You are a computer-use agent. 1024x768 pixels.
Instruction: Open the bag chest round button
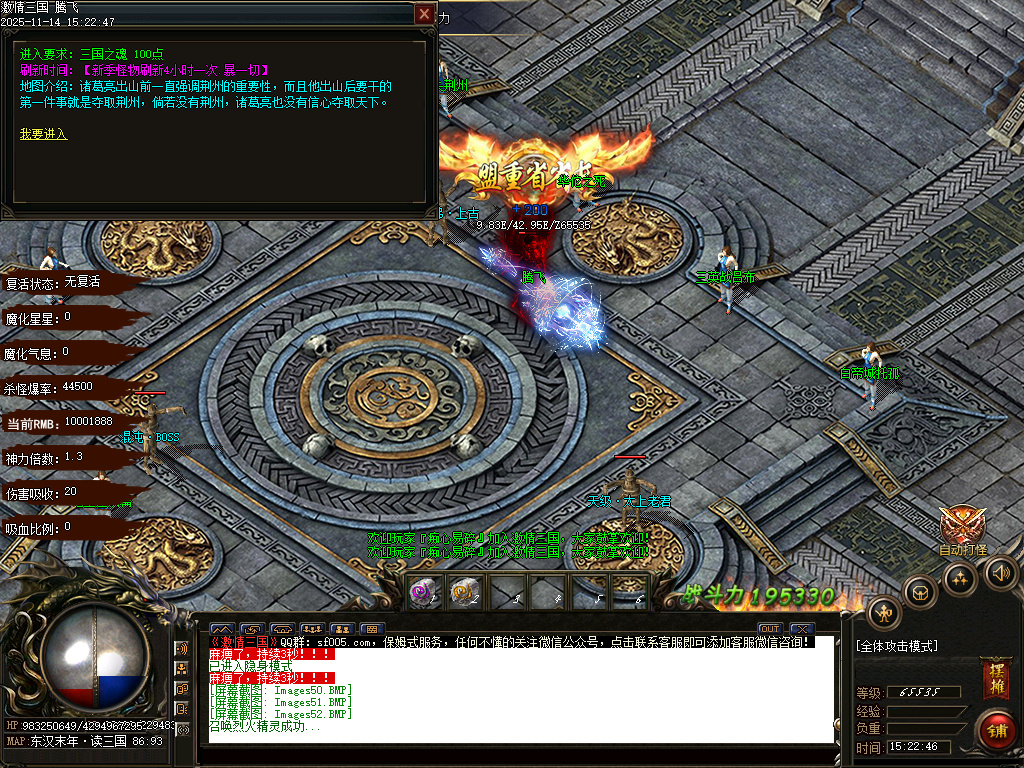pos(920,592)
